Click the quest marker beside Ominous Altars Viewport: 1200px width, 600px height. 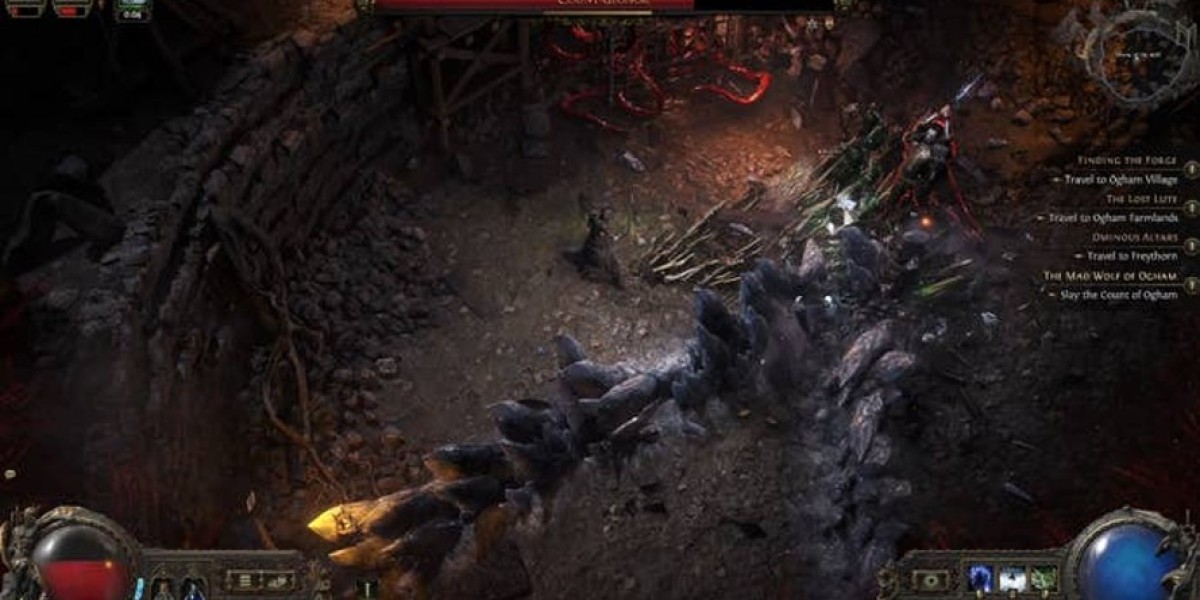click(1190, 247)
